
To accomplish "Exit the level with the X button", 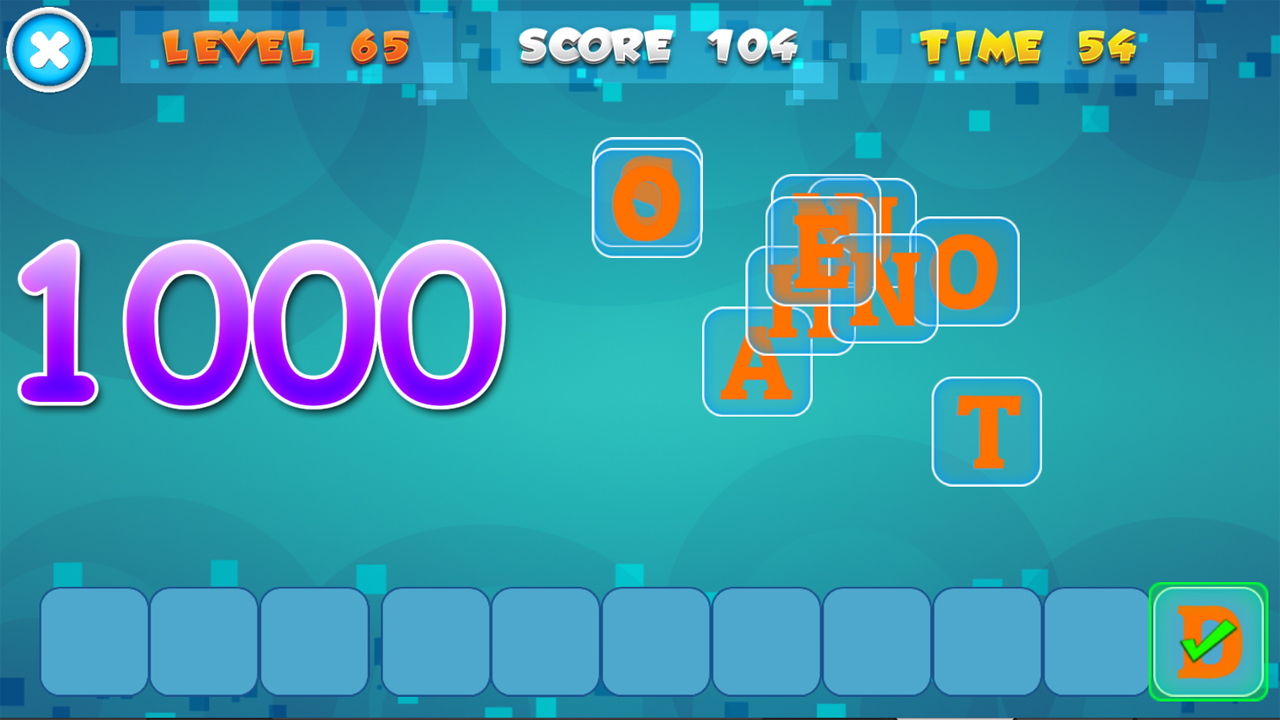I will pos(47,47).
